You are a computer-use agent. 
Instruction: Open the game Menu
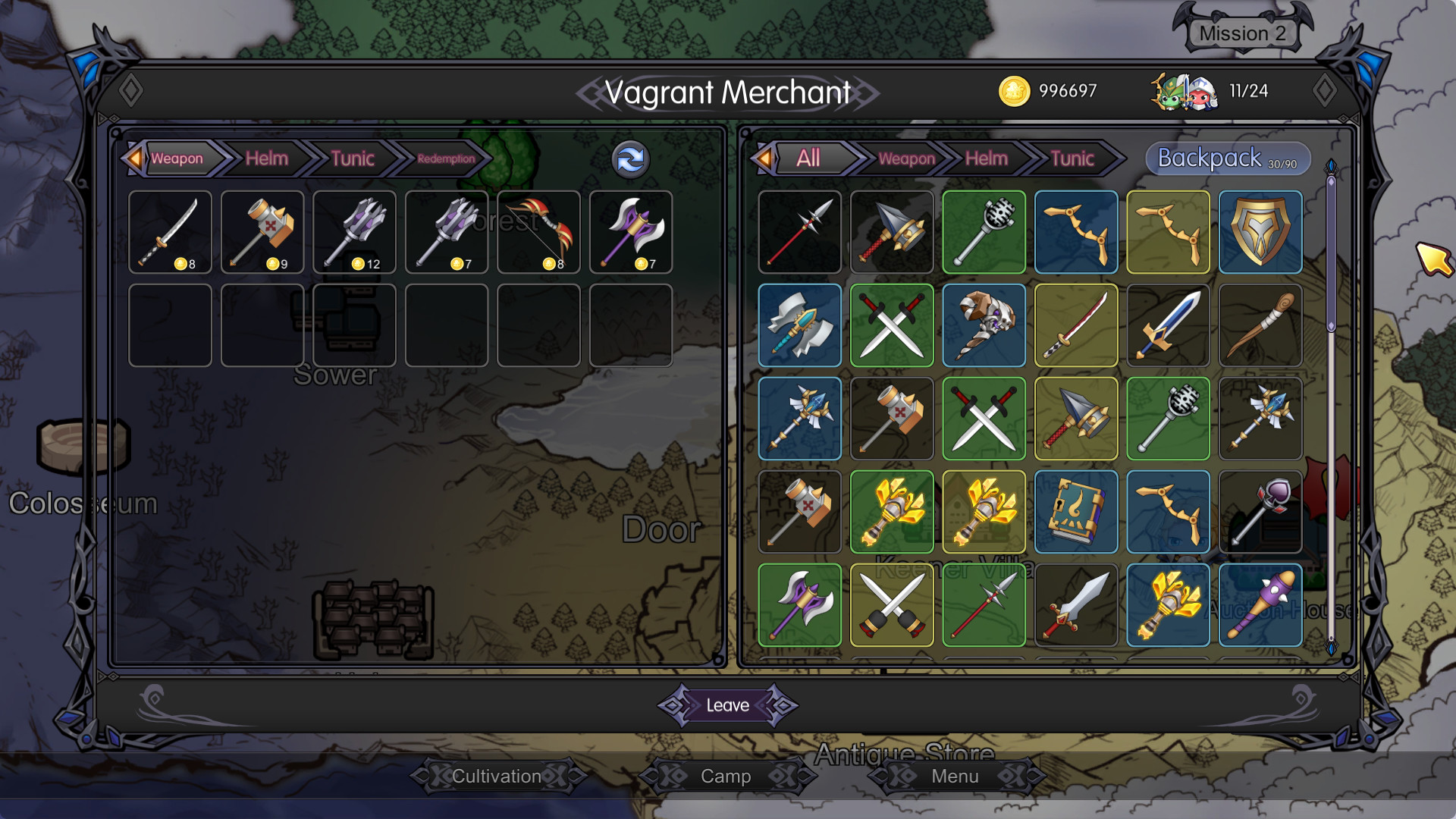955,776
